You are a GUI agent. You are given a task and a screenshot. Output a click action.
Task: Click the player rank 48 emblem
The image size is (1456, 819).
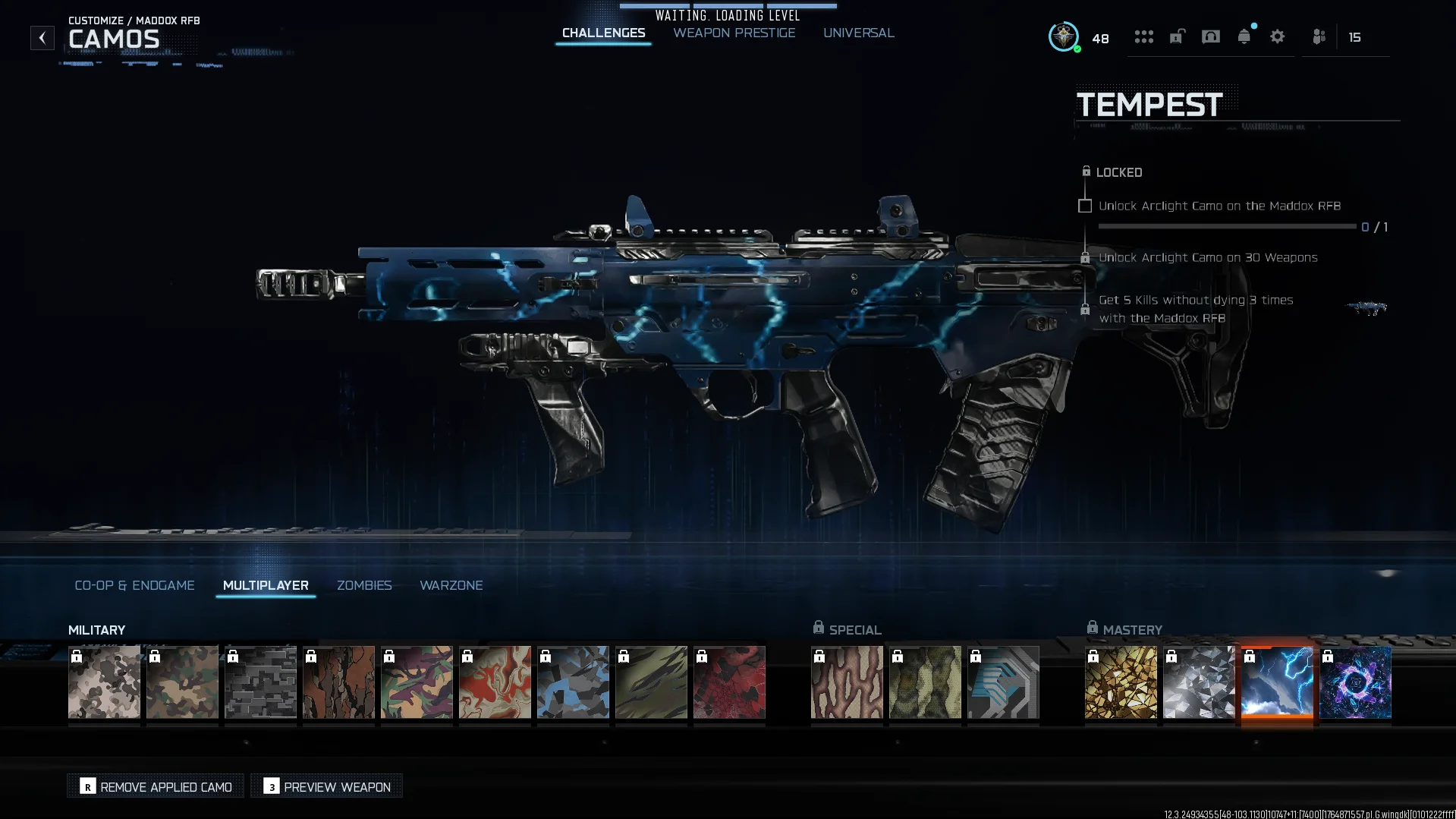pos(1064,37)
